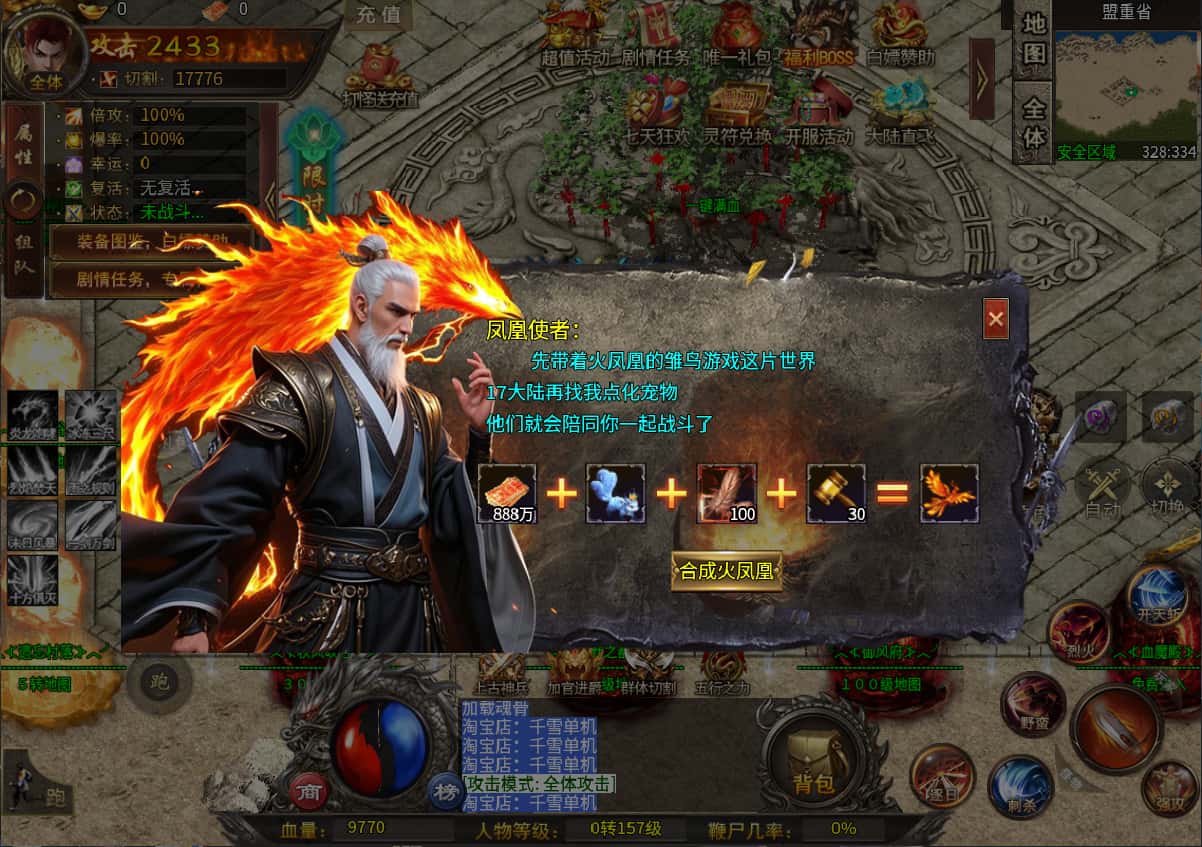
Task: Close the Phoenix Envoy dialog
Action: (x=995, y=319)
